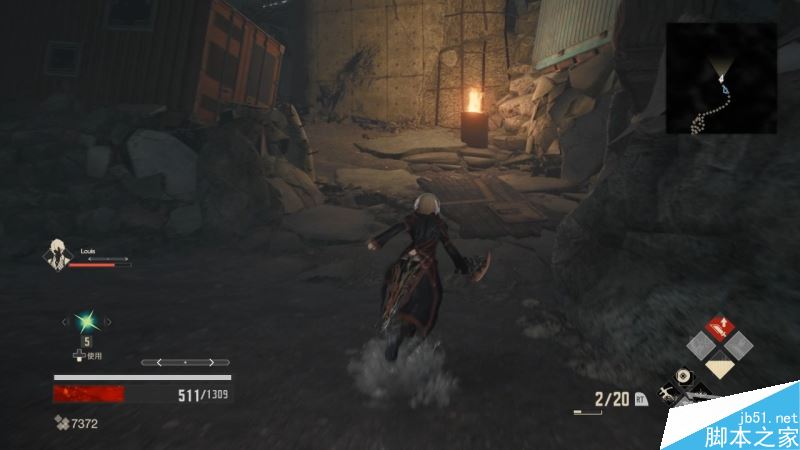800x450 pixels.
Task: Click the minimap in the corner
Action: click(721, 78)
